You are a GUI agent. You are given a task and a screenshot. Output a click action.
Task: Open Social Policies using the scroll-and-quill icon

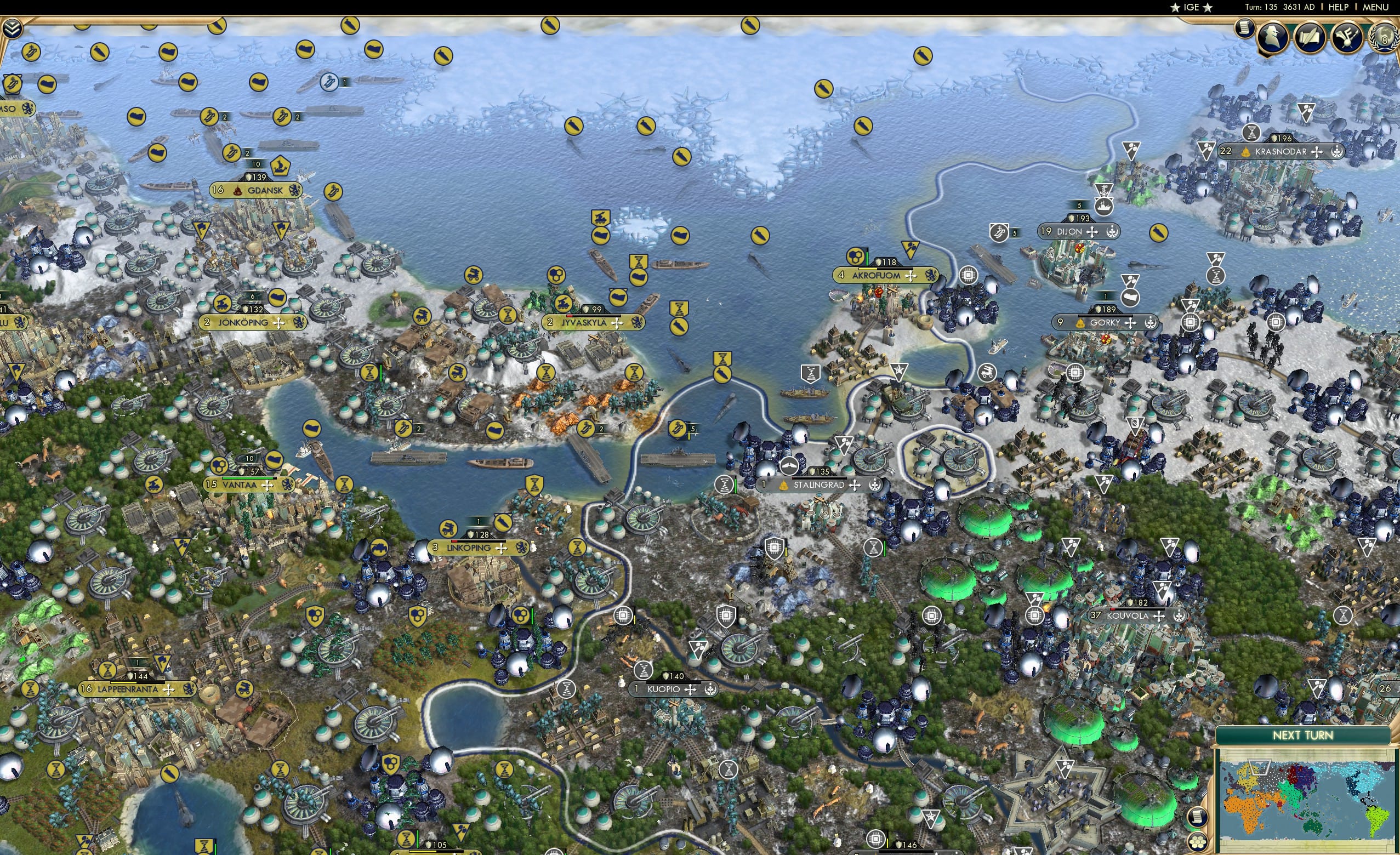click(1310, 37)
